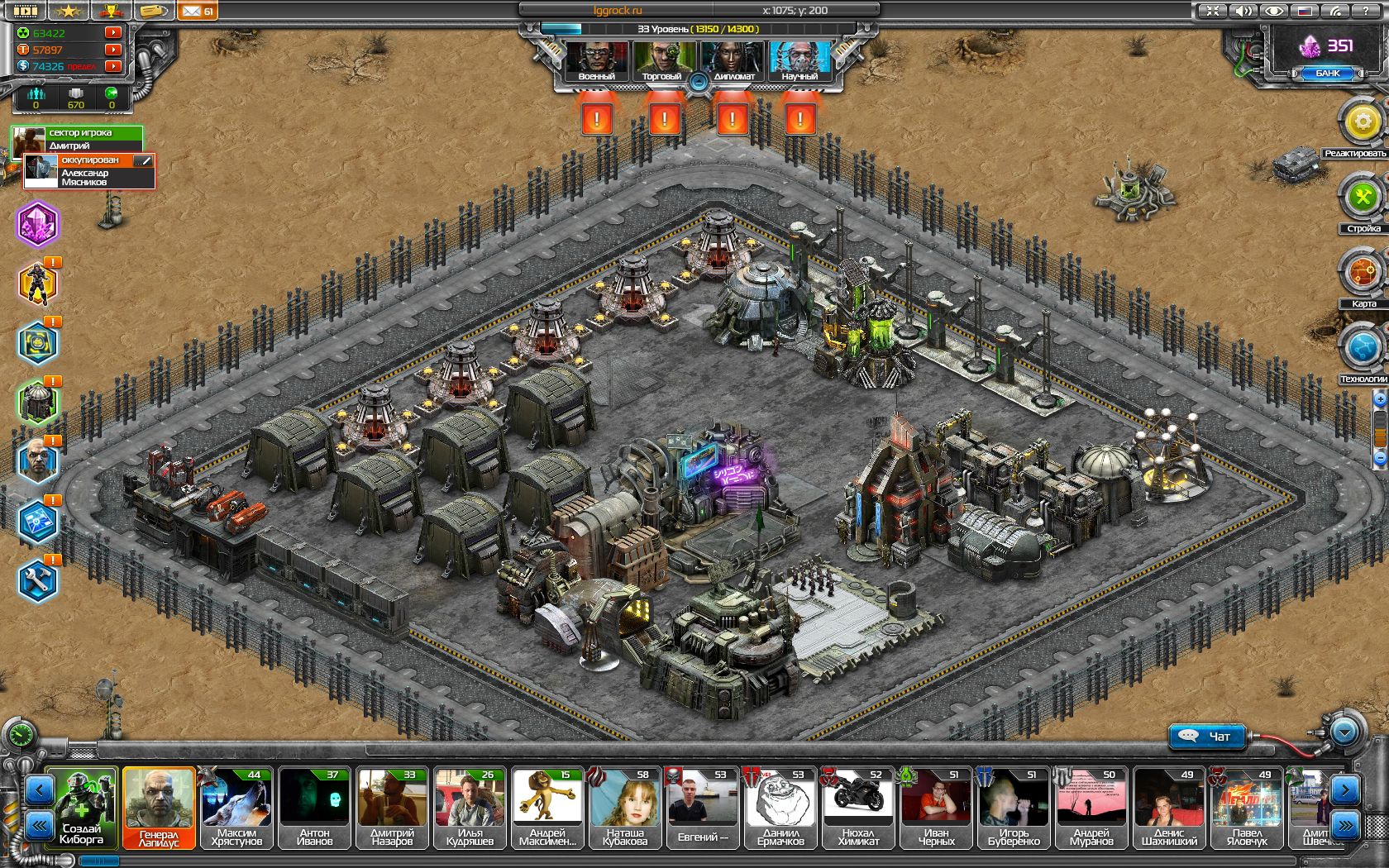Select friend Наташа Кубакова

(x=624, y=808)
